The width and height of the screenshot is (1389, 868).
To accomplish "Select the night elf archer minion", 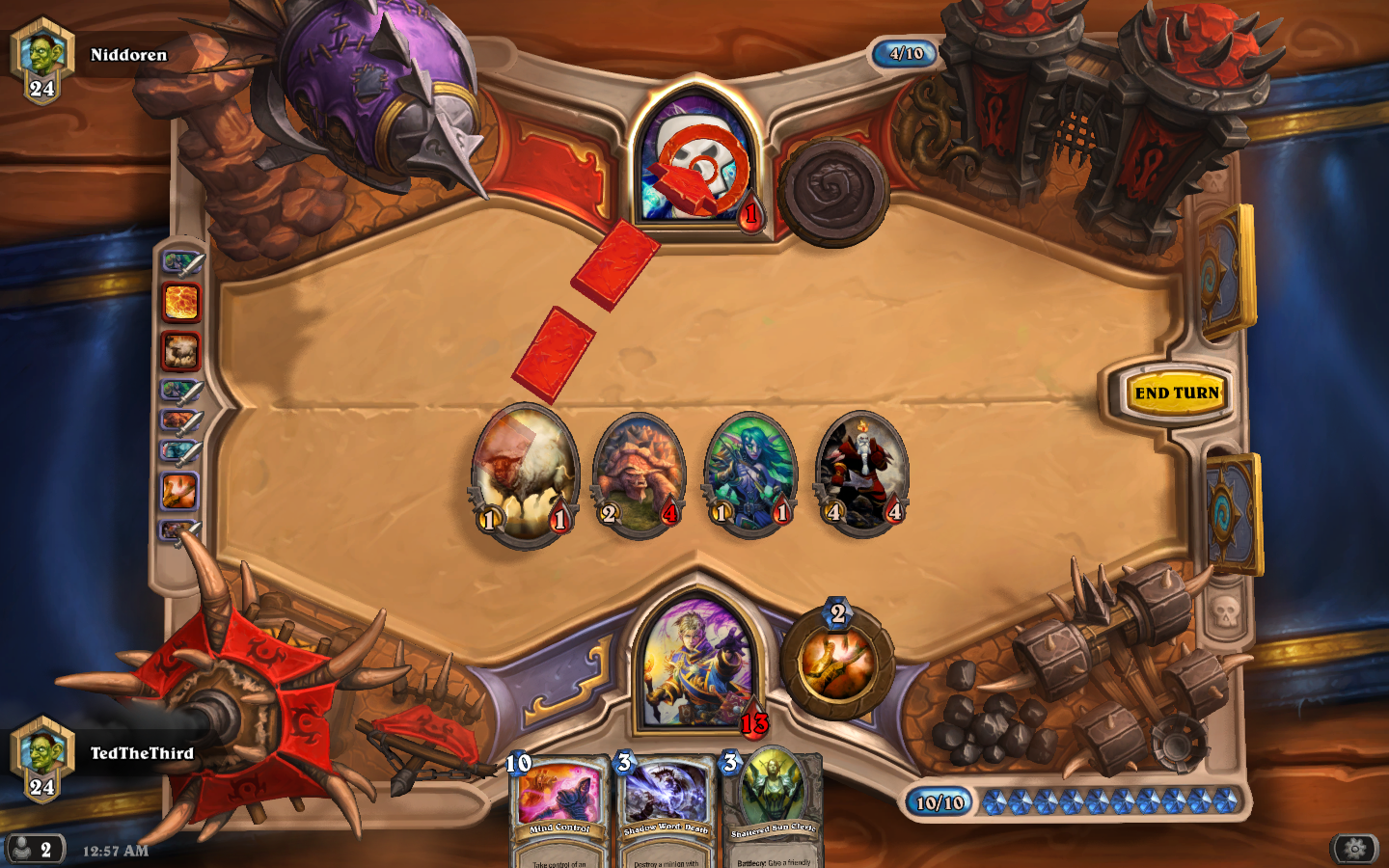I will tap(753, 475).
